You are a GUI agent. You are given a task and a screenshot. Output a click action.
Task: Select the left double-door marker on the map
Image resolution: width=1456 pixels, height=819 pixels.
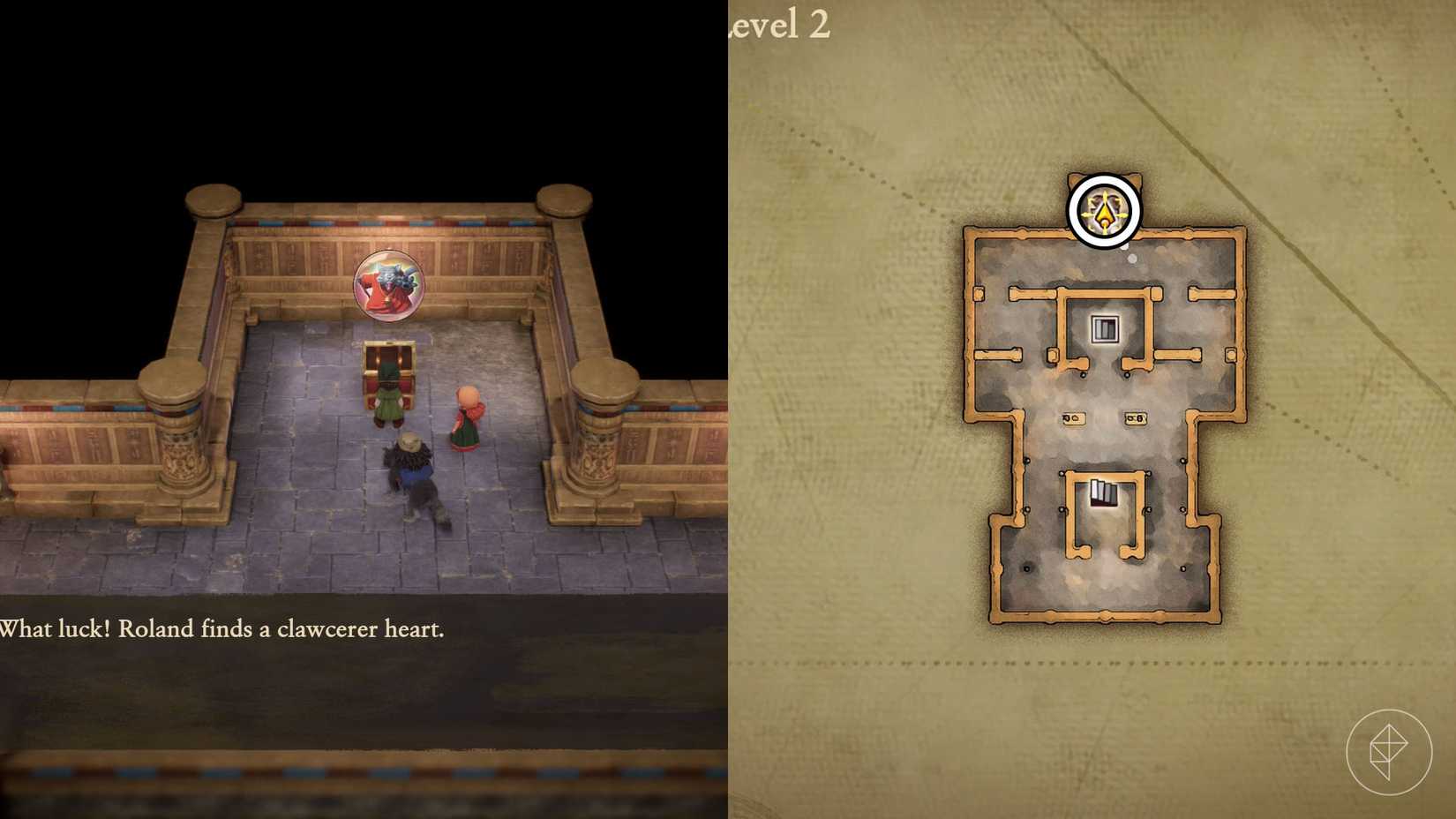1073,418
